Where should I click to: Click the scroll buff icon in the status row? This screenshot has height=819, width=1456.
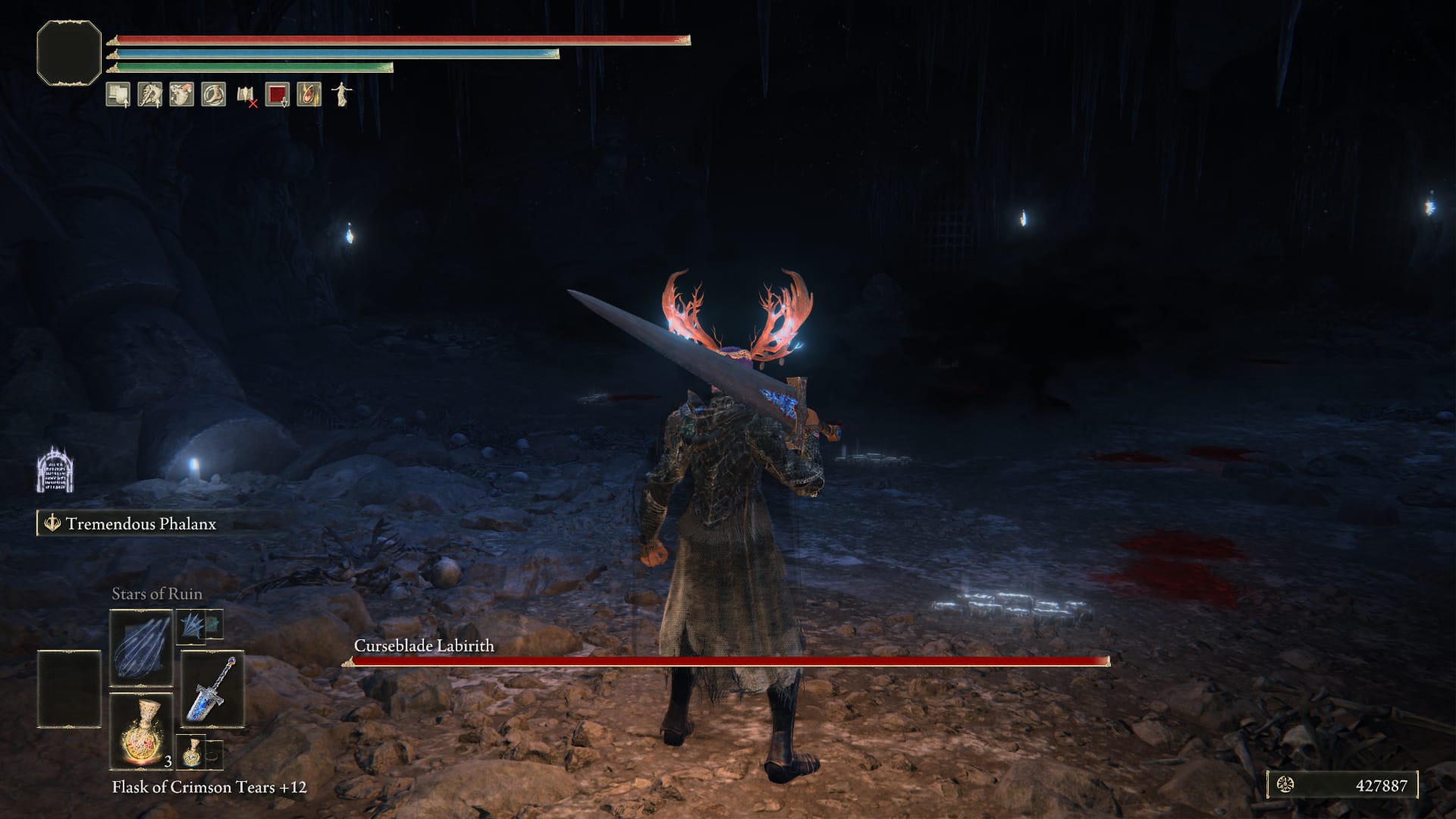pyautogui.click(x=118, y=94)
